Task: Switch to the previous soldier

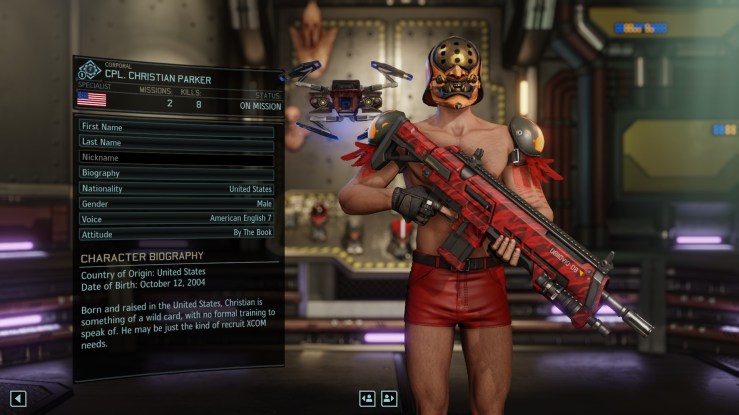Action: pos(367,398)
